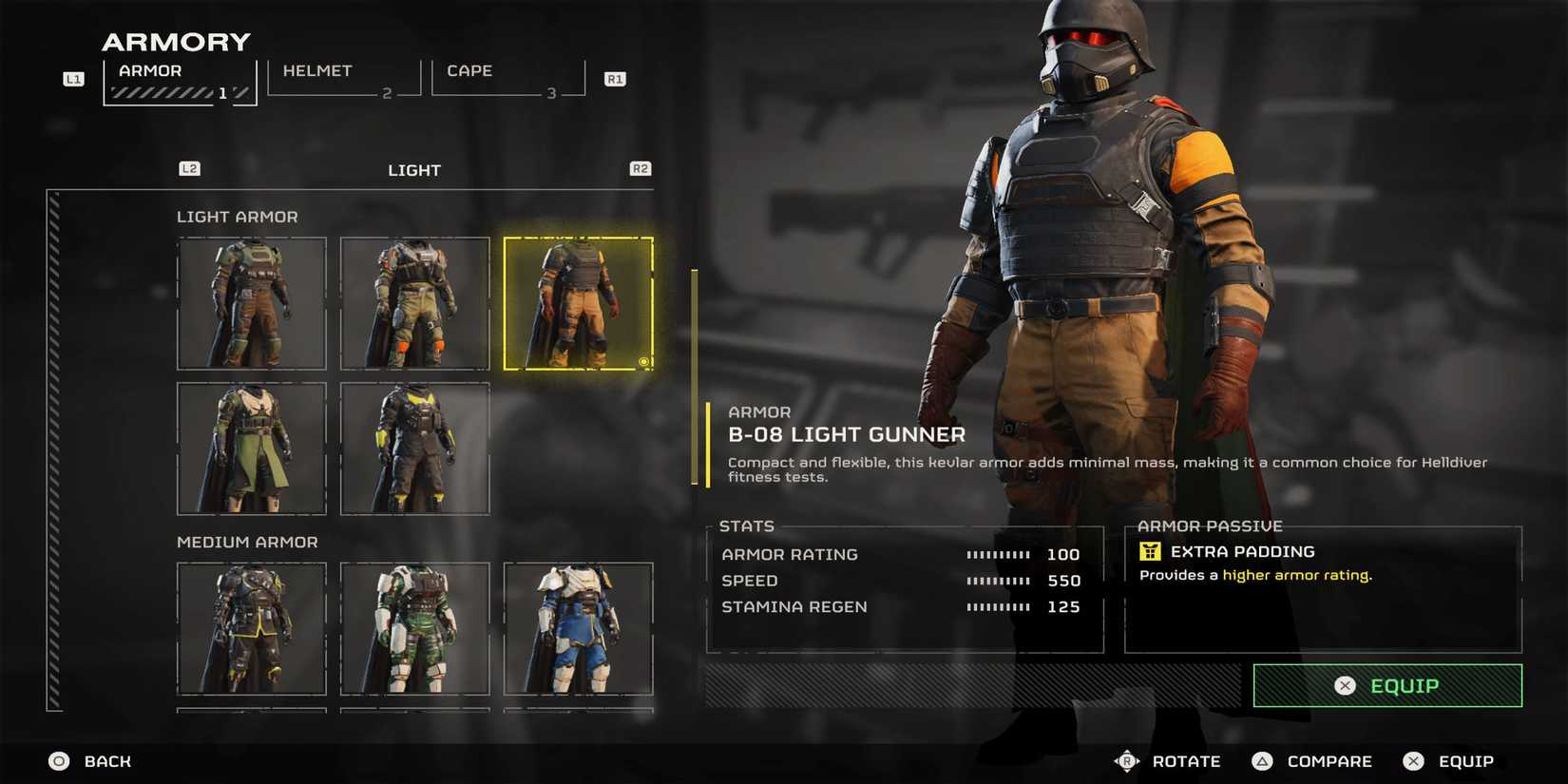Click the right-stick Rotate icon
1568x784 pixels.
(x=1127, y=761)
